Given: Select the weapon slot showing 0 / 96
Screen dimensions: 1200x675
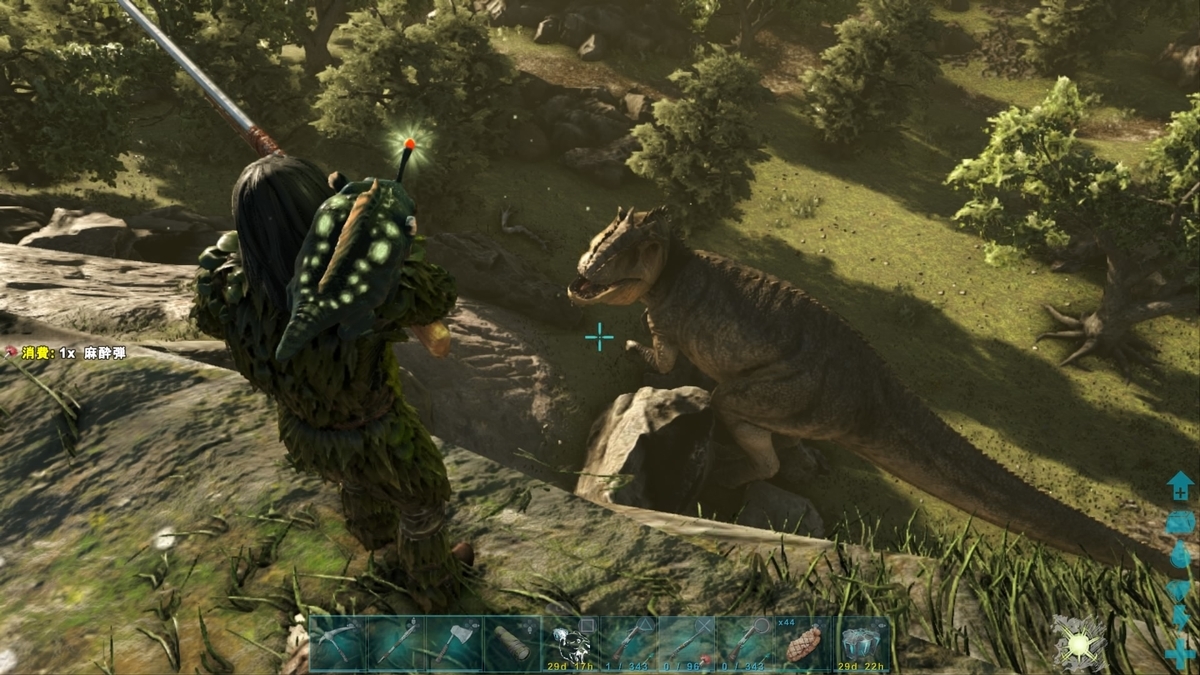Looking at the screenshot, I should 686,643.
